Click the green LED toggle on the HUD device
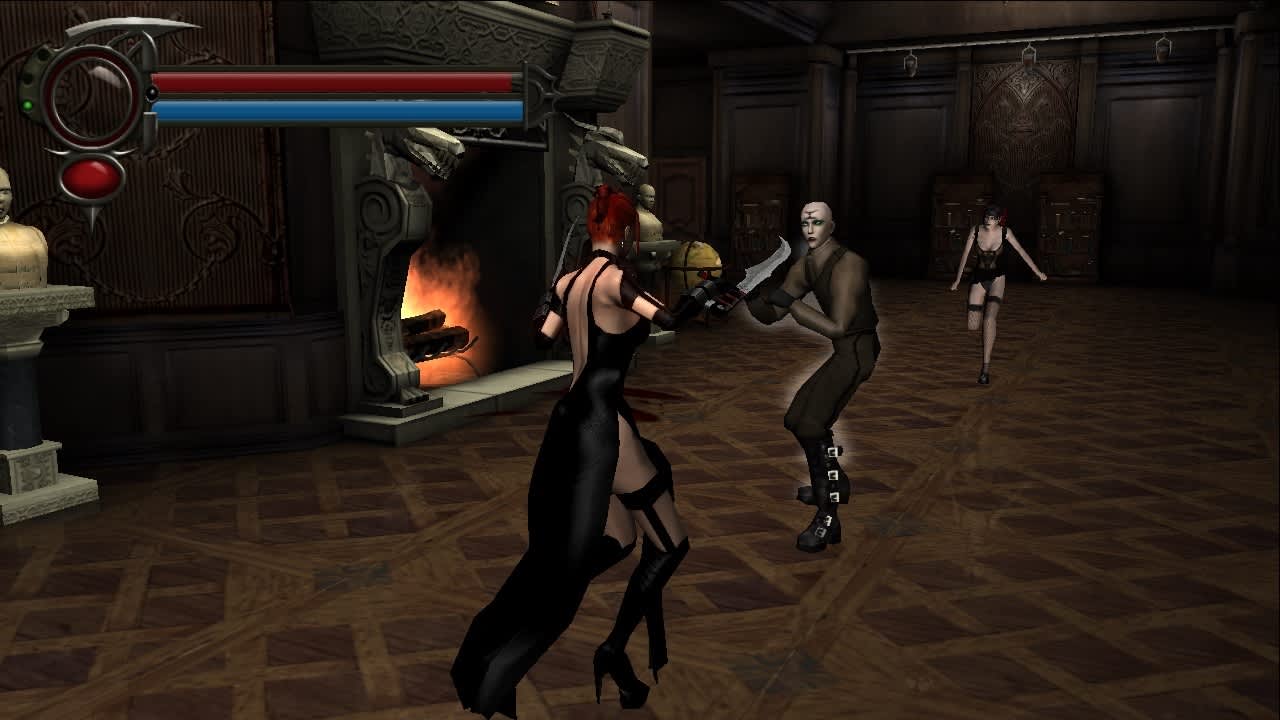The height and width of the screenshot is (720, 1280). tap(29, 103)
